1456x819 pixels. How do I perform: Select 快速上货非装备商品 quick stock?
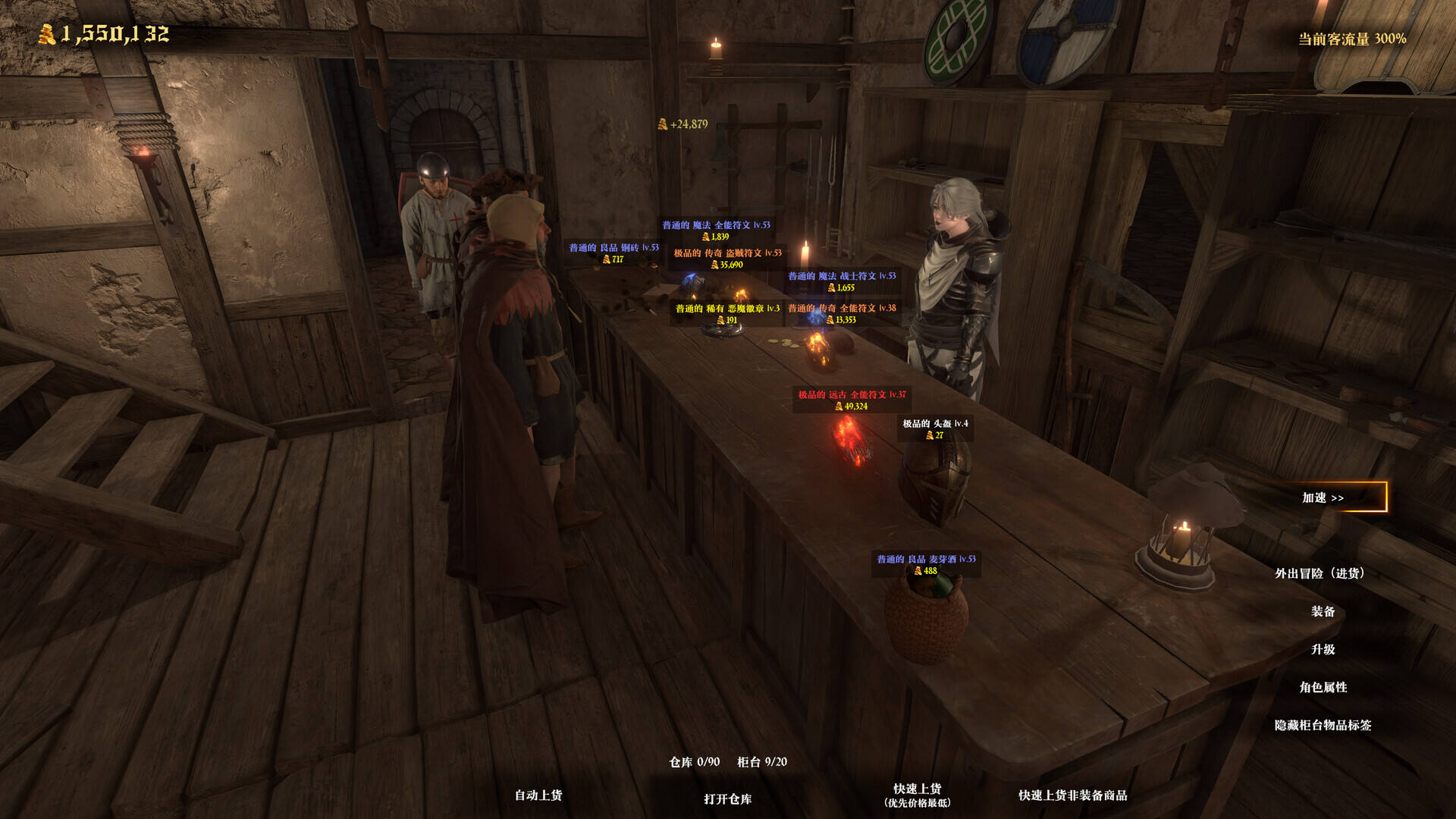coord(1072,795)
